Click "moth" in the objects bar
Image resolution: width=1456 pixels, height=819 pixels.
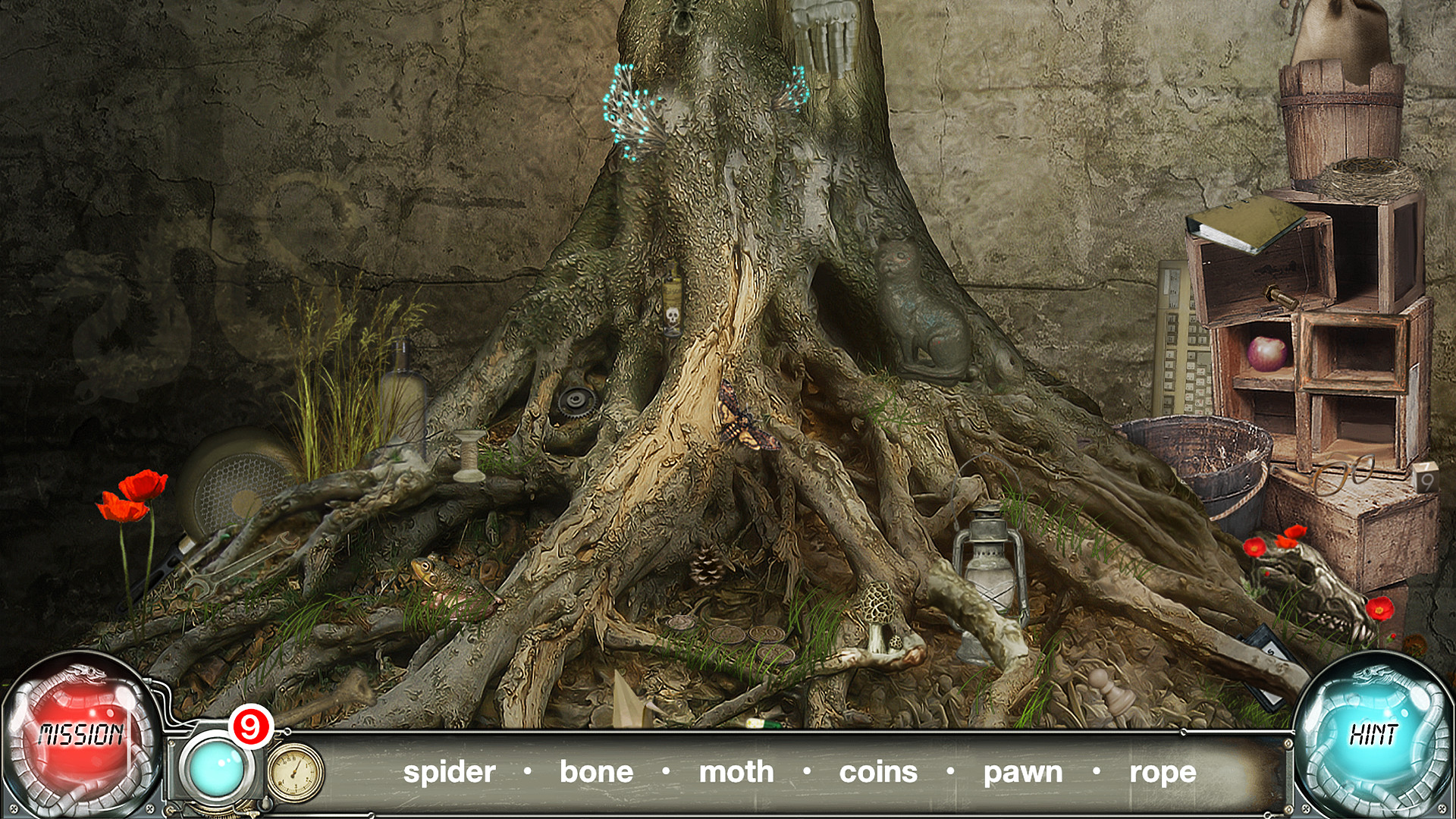click(736, 772)
